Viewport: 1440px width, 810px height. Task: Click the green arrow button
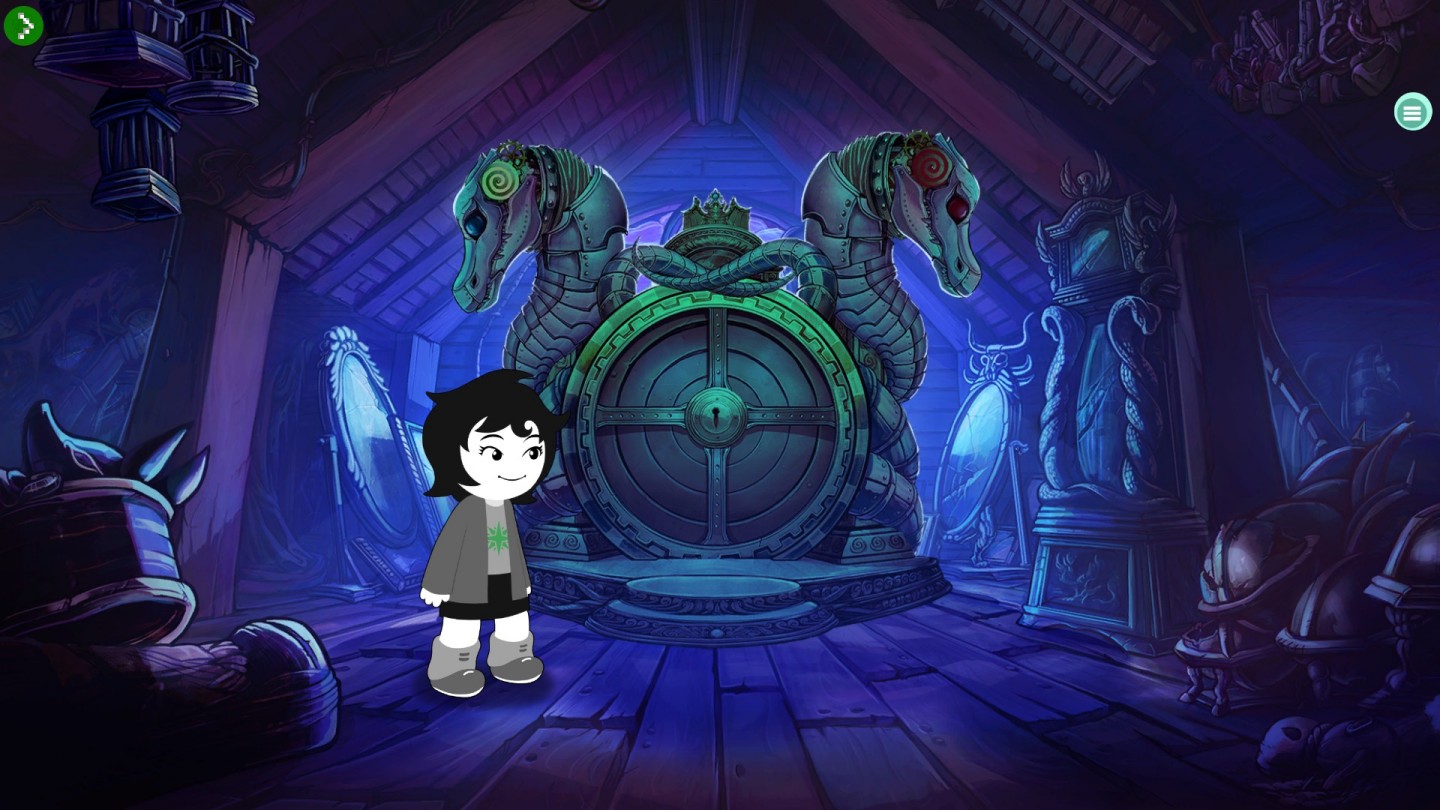point(23,25)
